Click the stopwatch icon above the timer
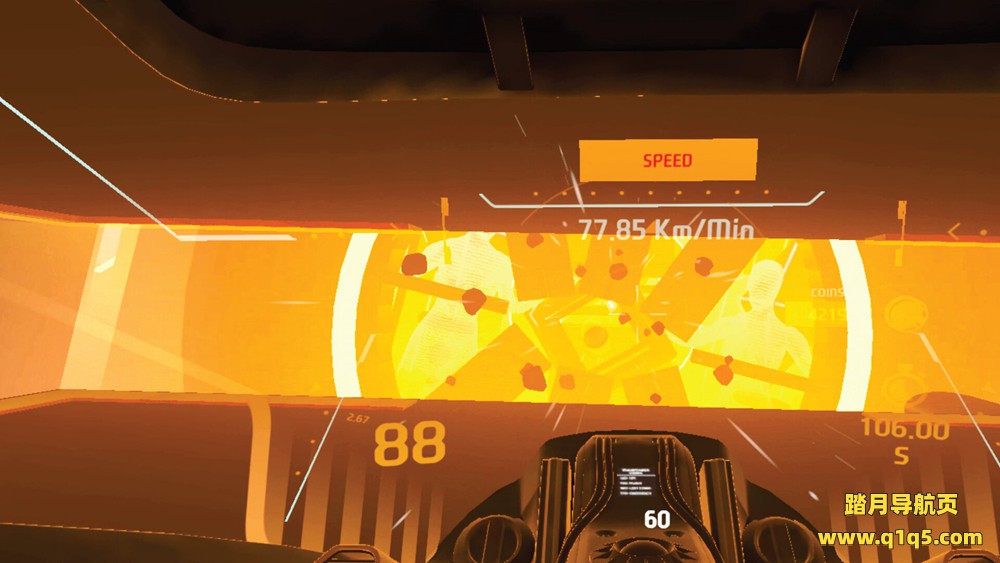The height and width of the screenshot is (563, 1000). [905, 383]
